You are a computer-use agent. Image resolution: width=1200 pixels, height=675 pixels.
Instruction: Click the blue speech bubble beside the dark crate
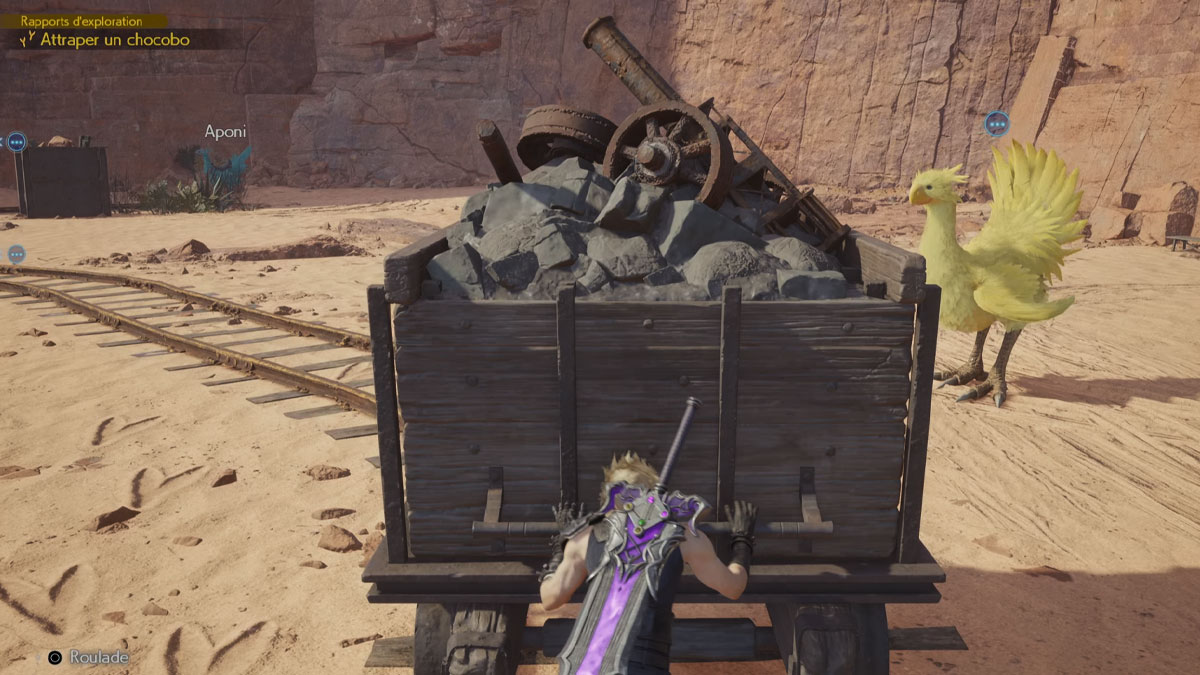[16, 142]
